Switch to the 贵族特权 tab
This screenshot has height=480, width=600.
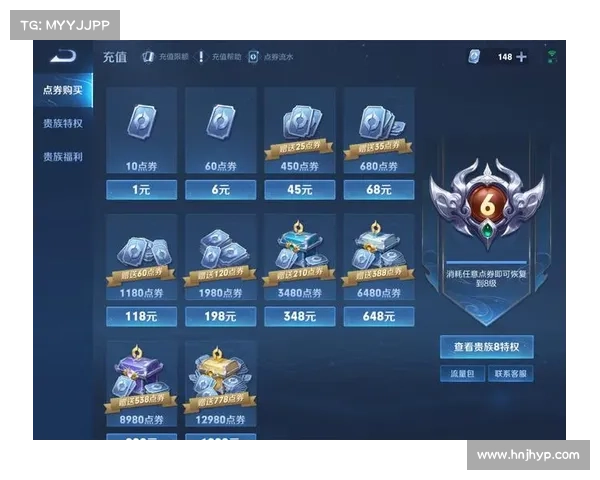click(63, 123)
